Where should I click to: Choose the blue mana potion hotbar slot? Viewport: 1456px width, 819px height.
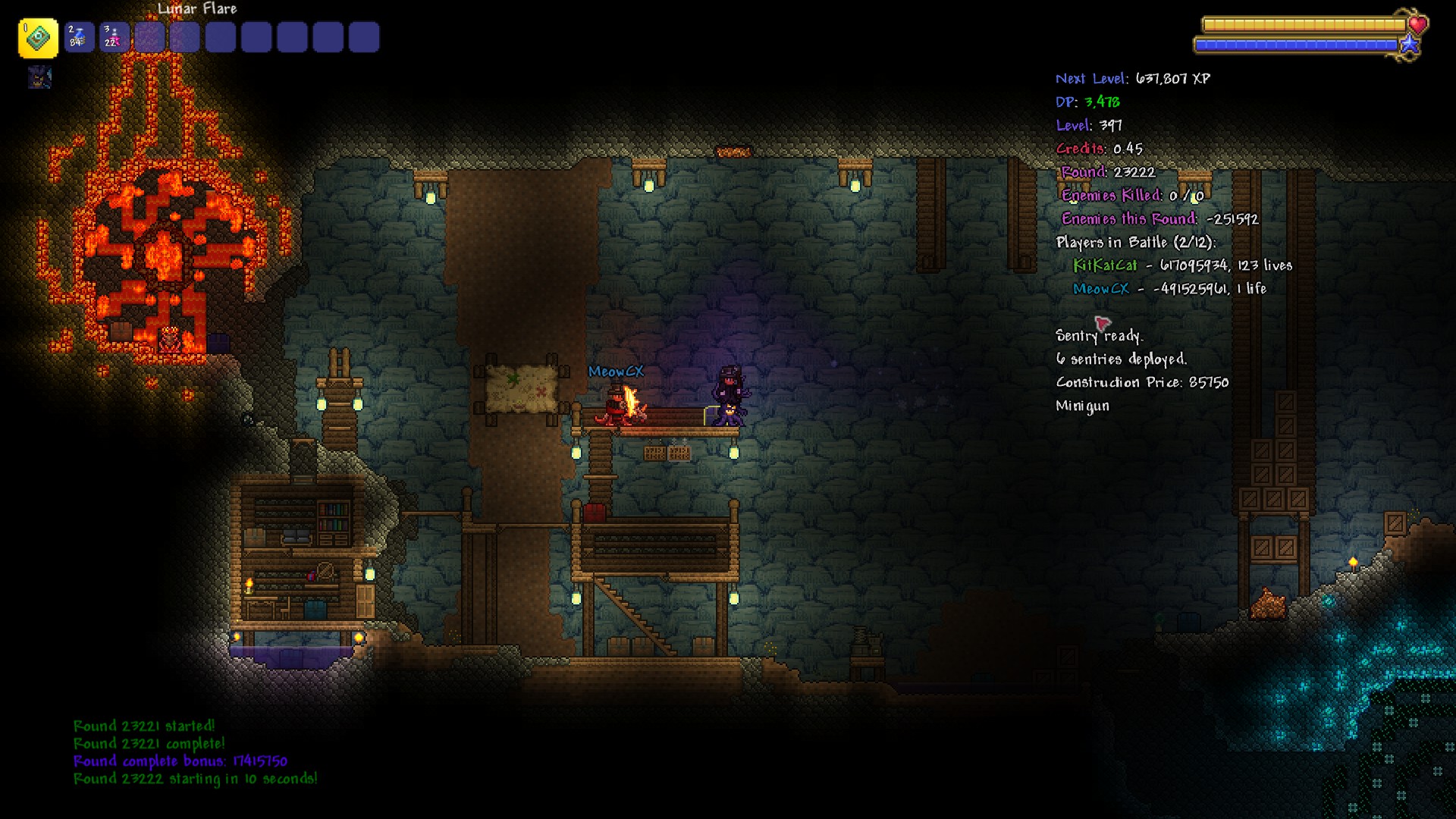pyautogui.click(x=79, y=37)
